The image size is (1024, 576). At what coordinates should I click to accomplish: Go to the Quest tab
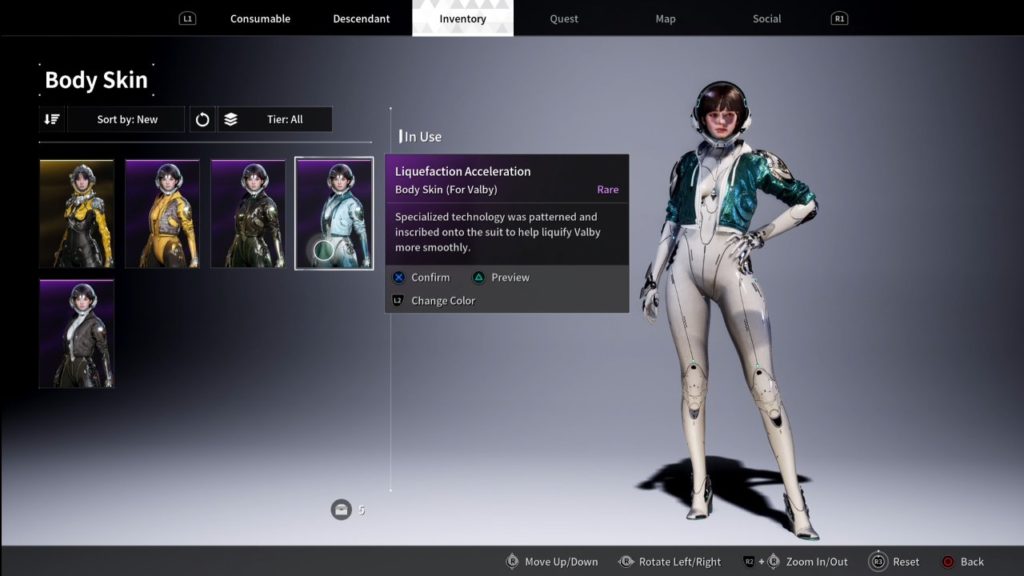pos(564,19)
